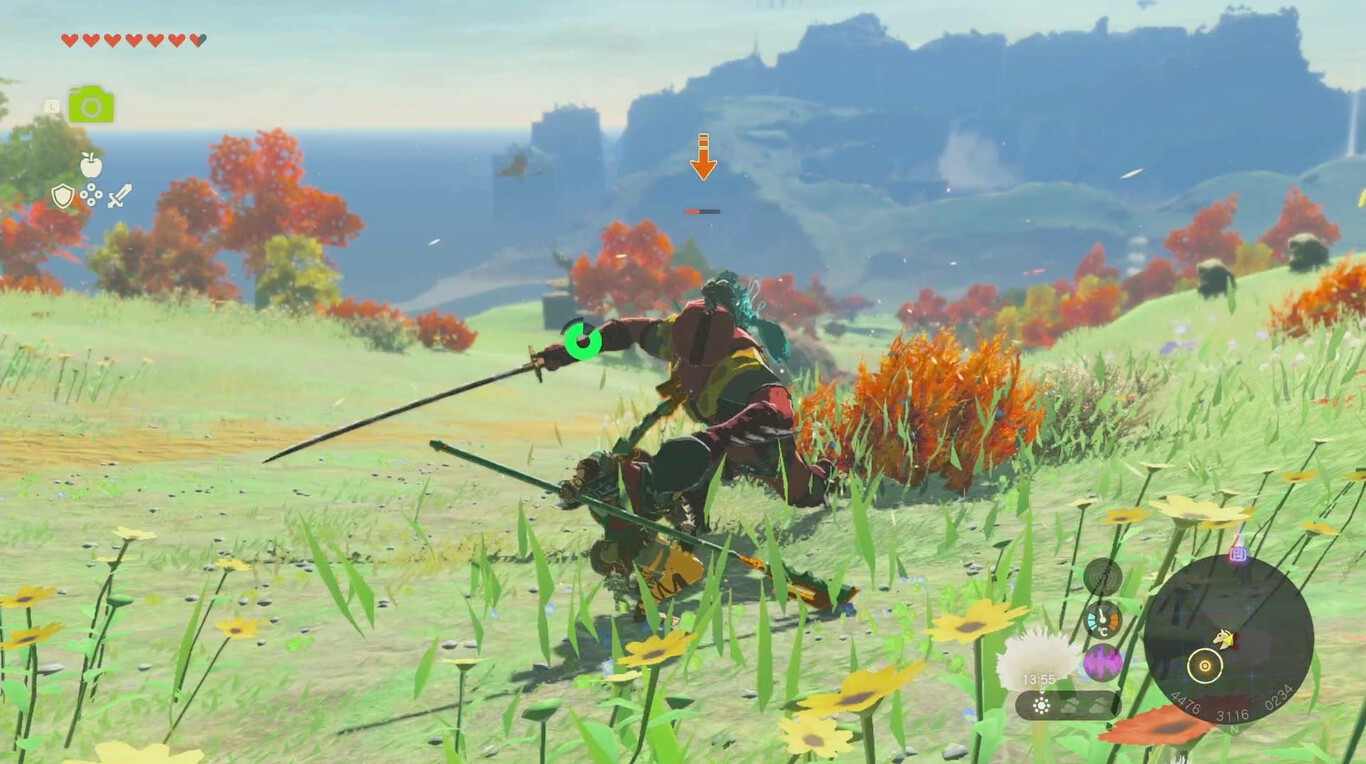The width and height of the screenshot is (1366, 764).
Task: Click the time display showing 13:55
Action: [x=1040, y=677]
